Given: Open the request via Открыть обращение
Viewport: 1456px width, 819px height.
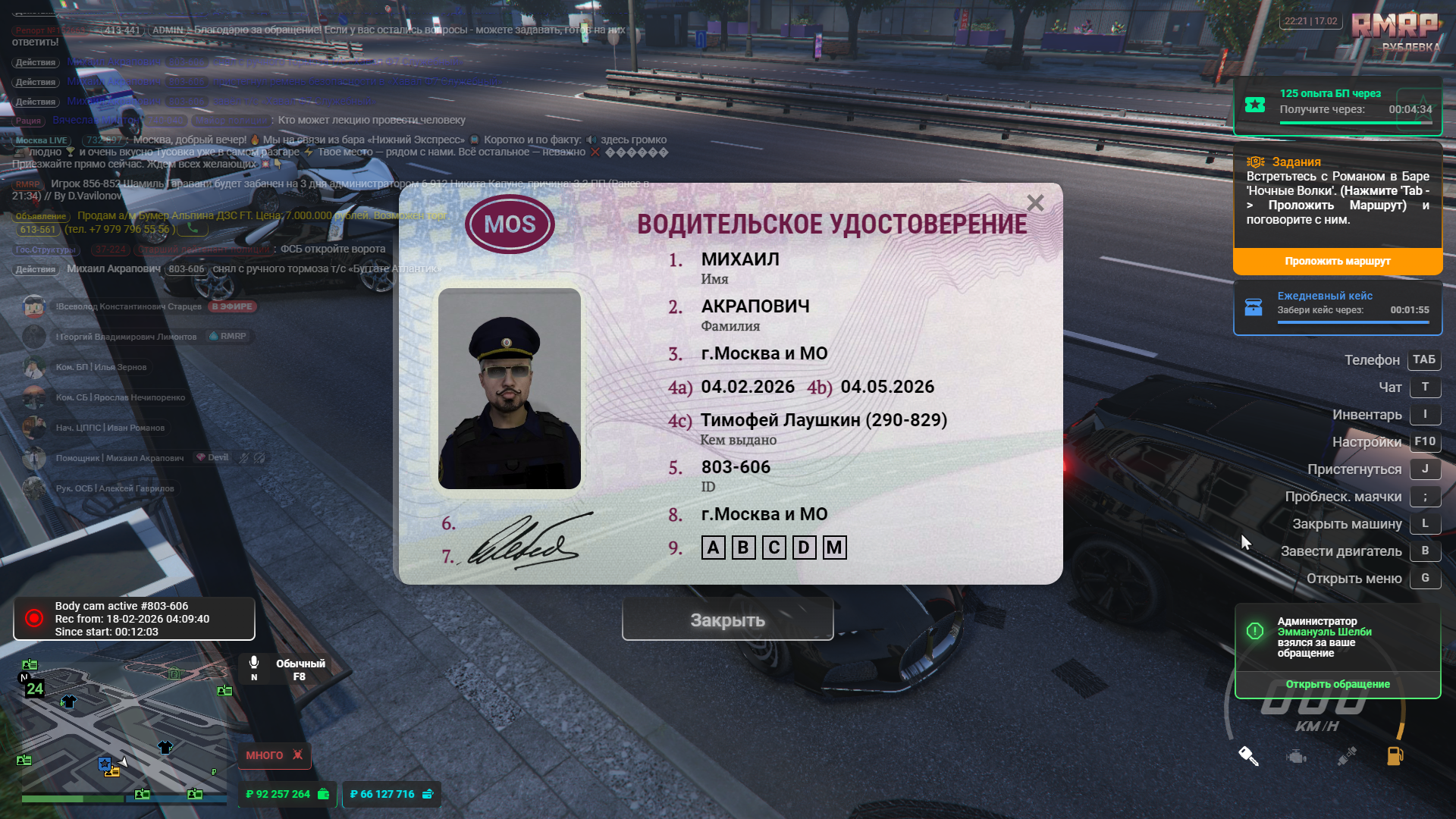Looking at the screenshot, I should [x=1337, y=684].
